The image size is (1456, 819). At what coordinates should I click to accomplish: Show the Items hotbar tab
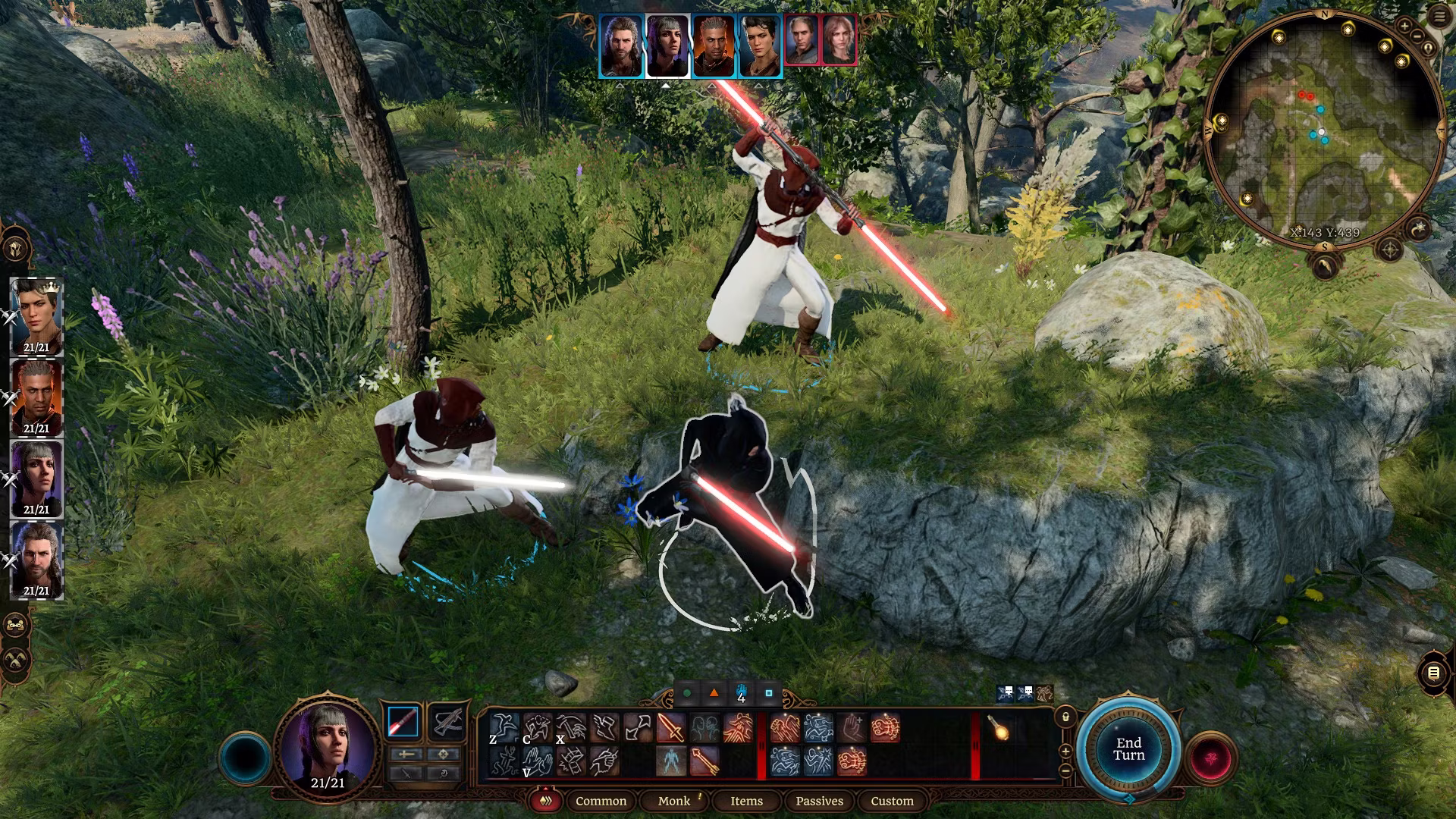746,801
